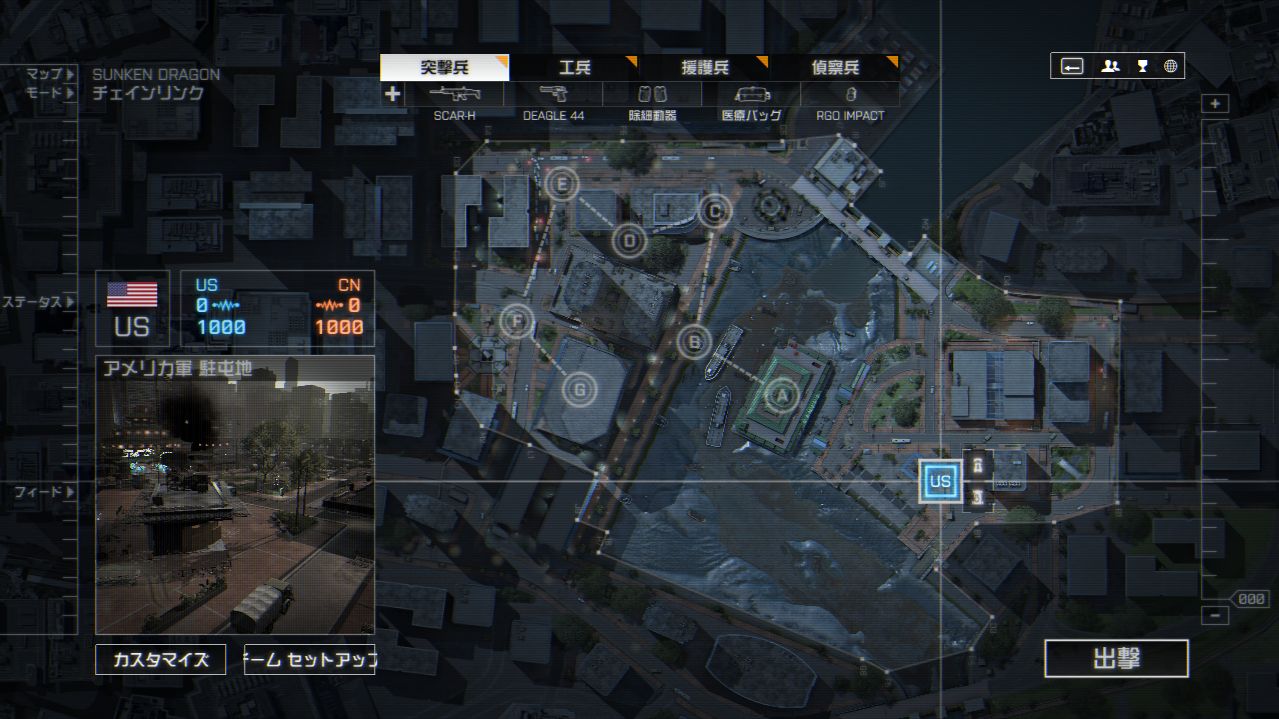Viewport: 1279px width, 719px height.
Task: Zoom out the map with minus button
Action: pyautogui.click(x=1215, y=616)
